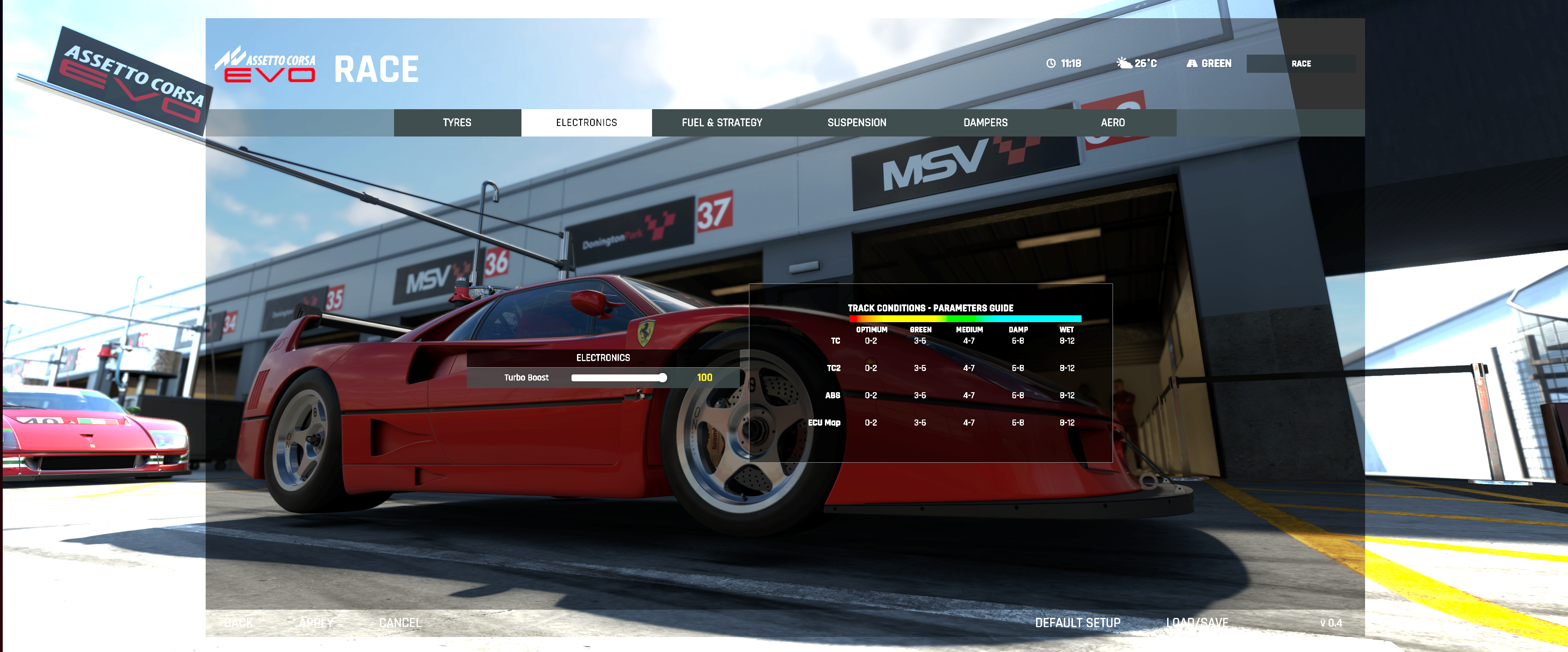
Task: Open the Load/Save setup menu
Action: (1197, 623)
